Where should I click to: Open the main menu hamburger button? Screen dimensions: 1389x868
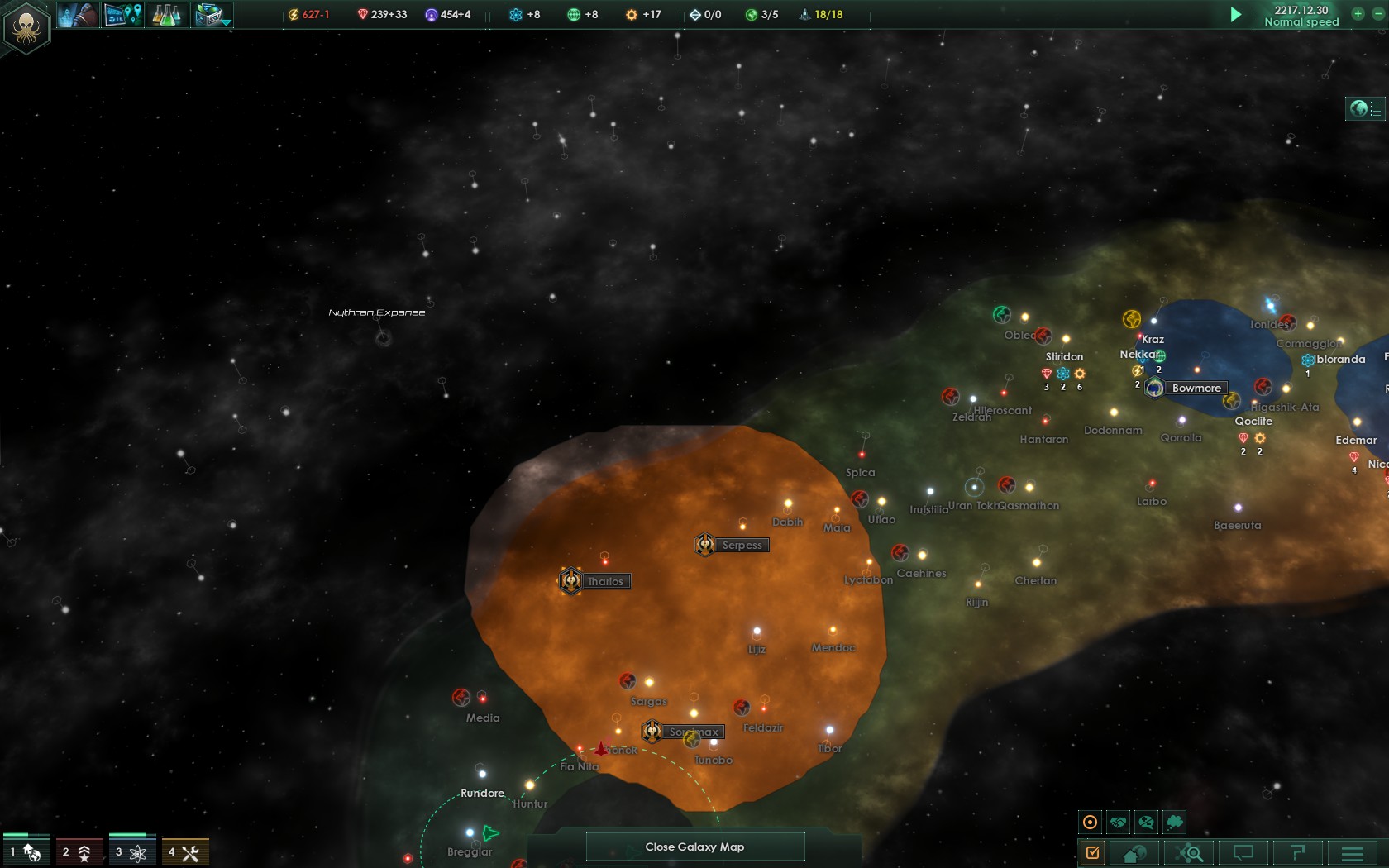click(1353, 852)
